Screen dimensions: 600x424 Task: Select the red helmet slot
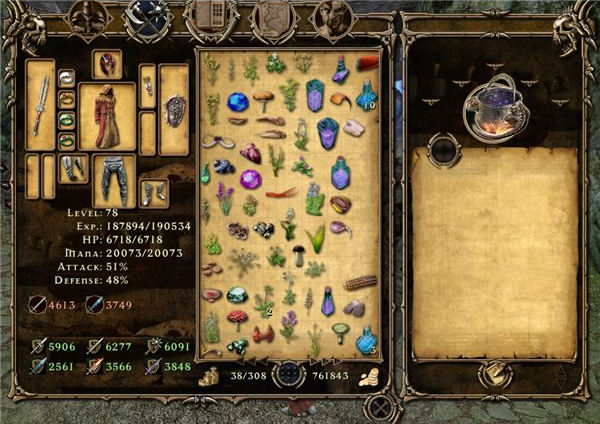[x=107, y=65]
